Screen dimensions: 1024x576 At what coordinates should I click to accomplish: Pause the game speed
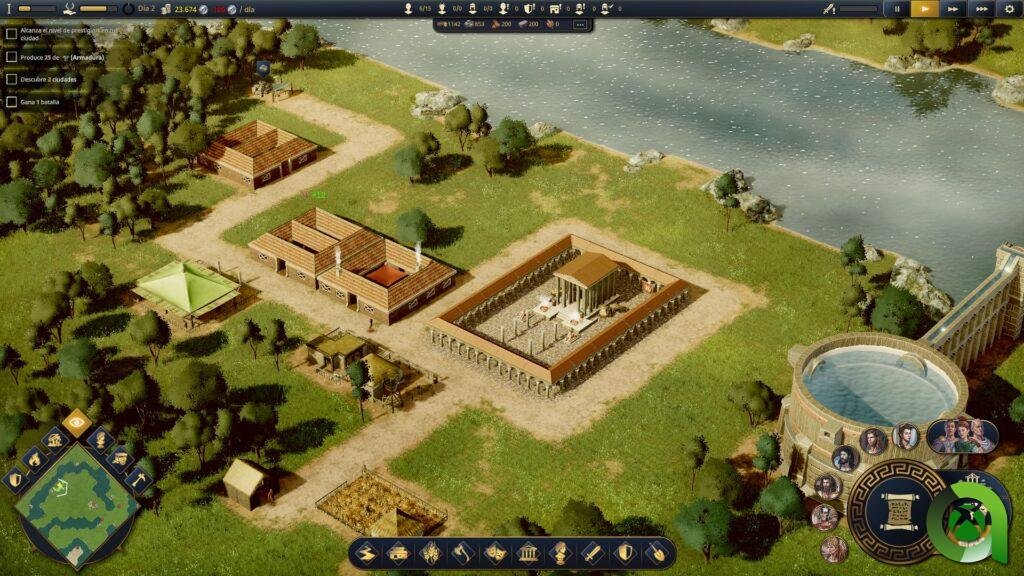tap(896, 8)
